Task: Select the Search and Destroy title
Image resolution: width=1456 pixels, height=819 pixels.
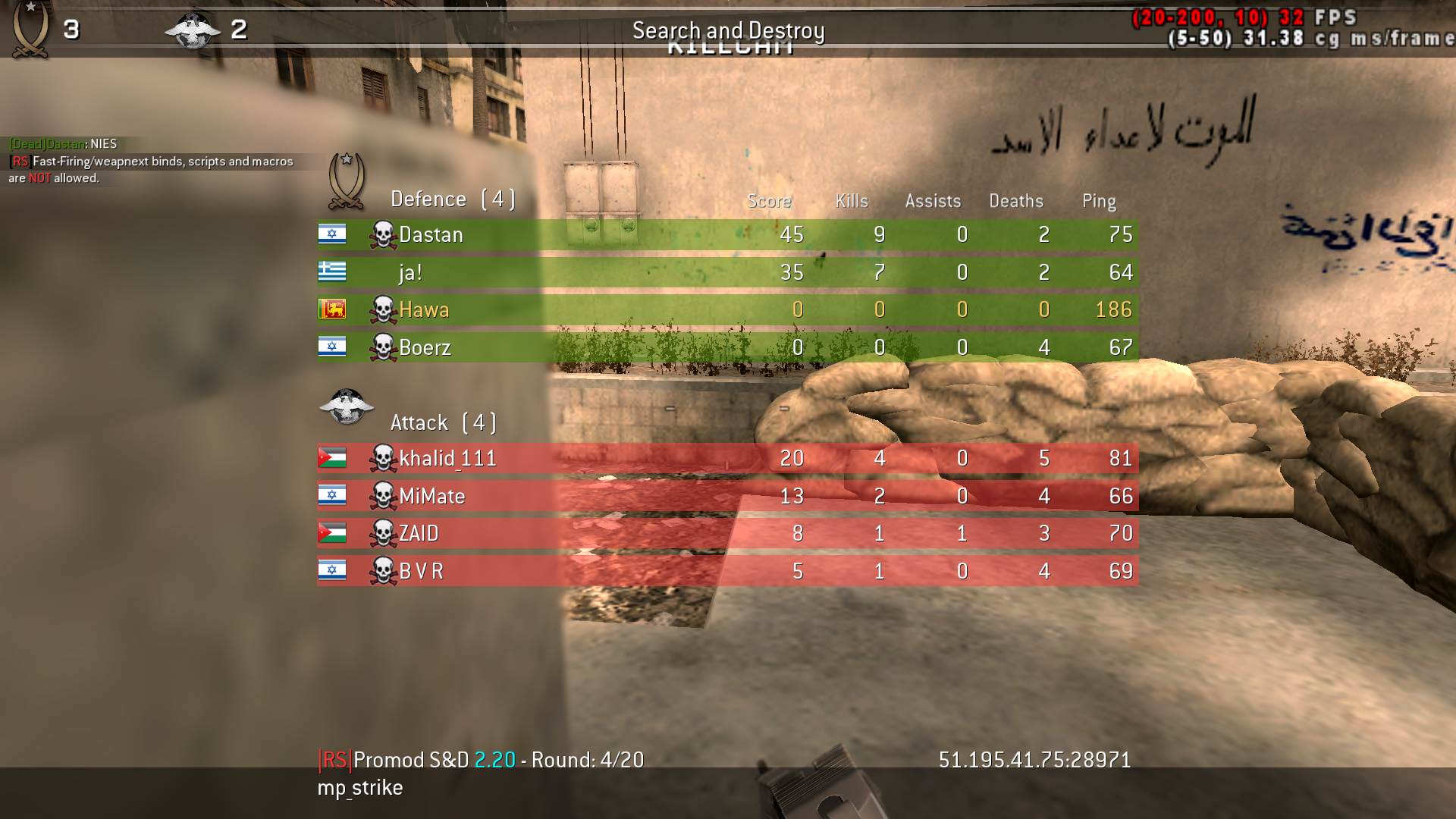Action: tap(729, 31)
